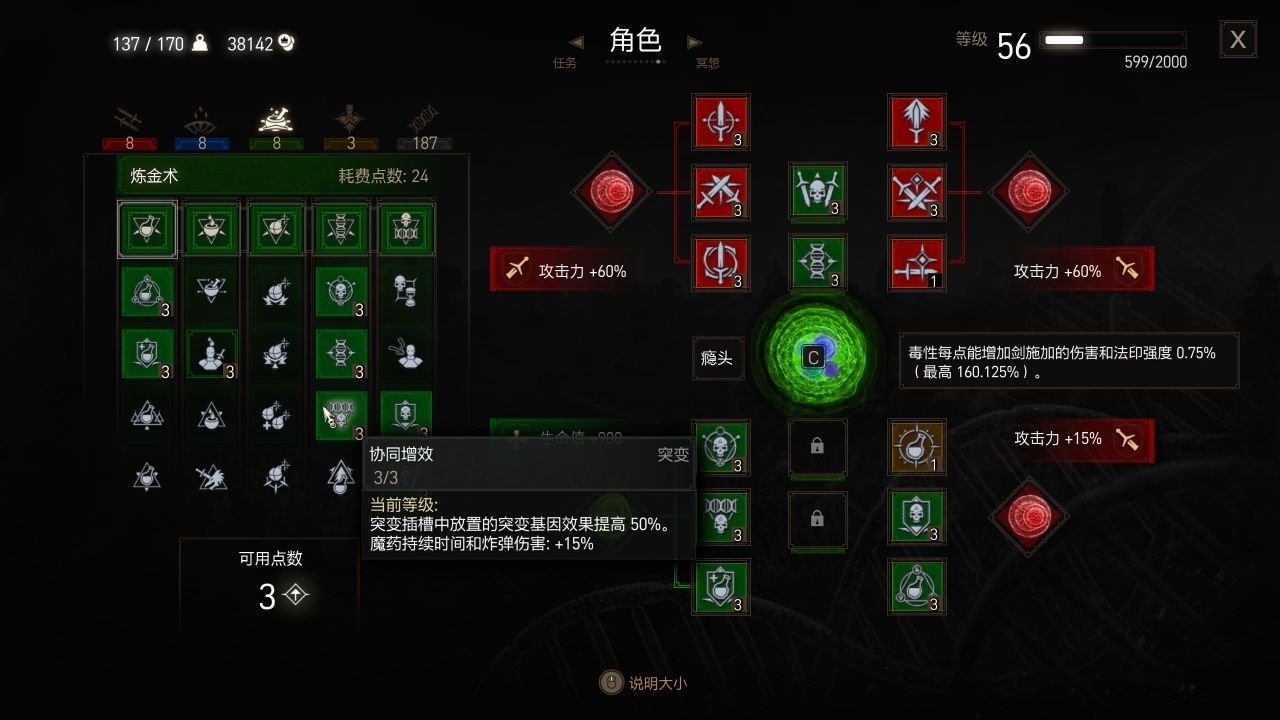The width and height of the screenshot is (1280, 720).
Task: Select the potion skill atop the alchemy grid
Action: point(147,229)
